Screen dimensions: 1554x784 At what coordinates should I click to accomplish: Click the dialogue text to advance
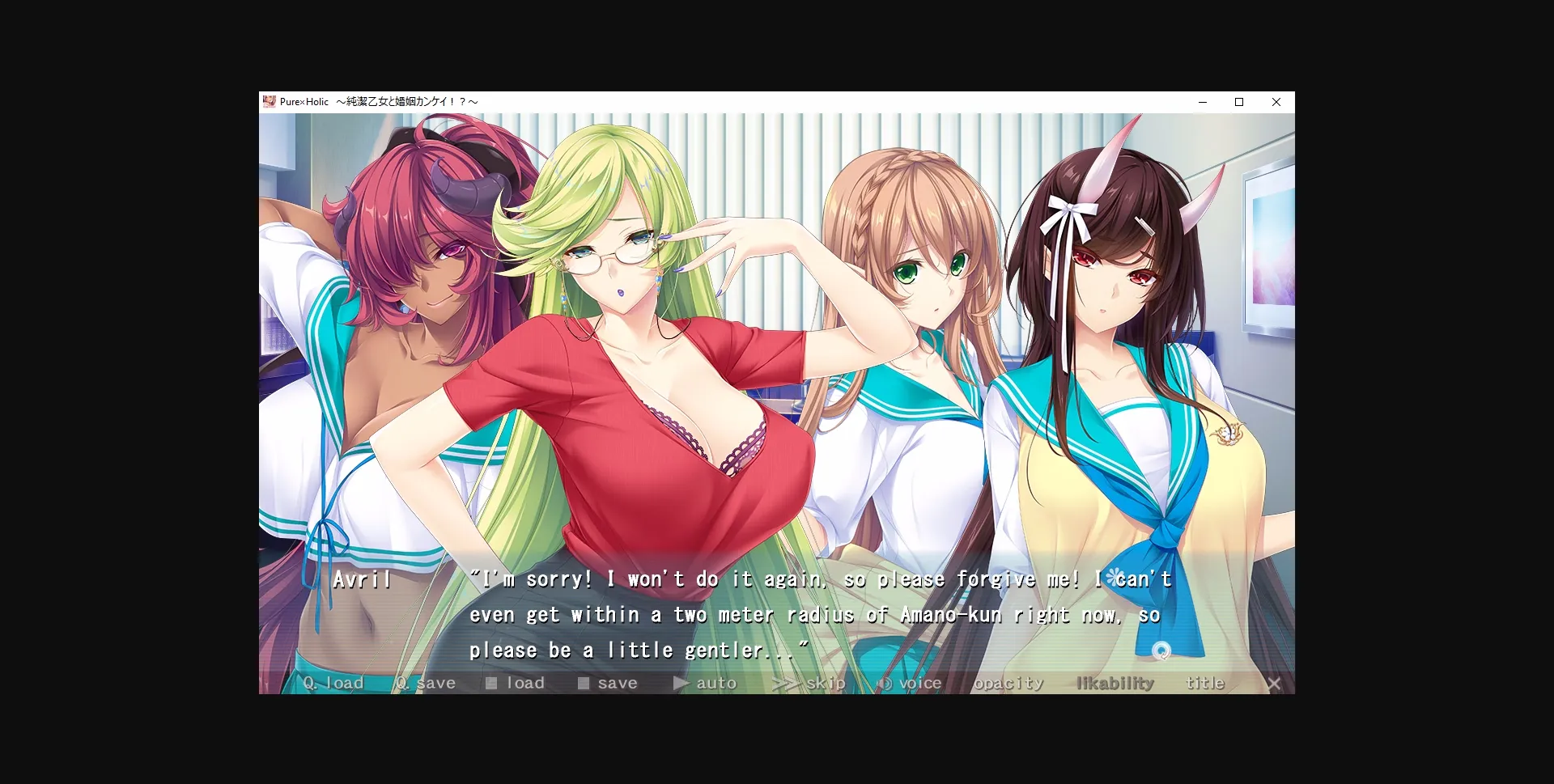point(809,614)
